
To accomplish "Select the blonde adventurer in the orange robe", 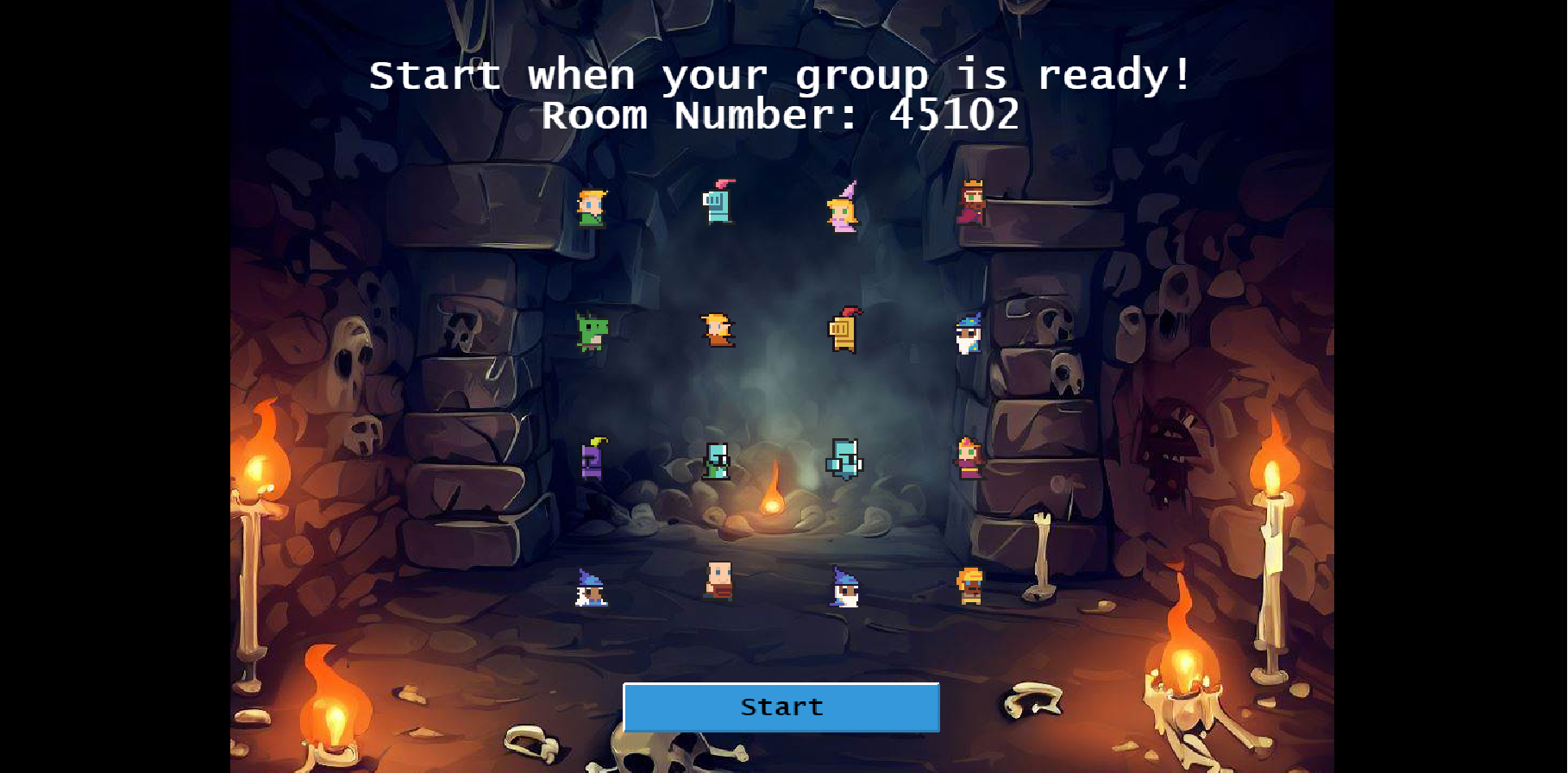I will pyautogui.click(x=718, y=333).
